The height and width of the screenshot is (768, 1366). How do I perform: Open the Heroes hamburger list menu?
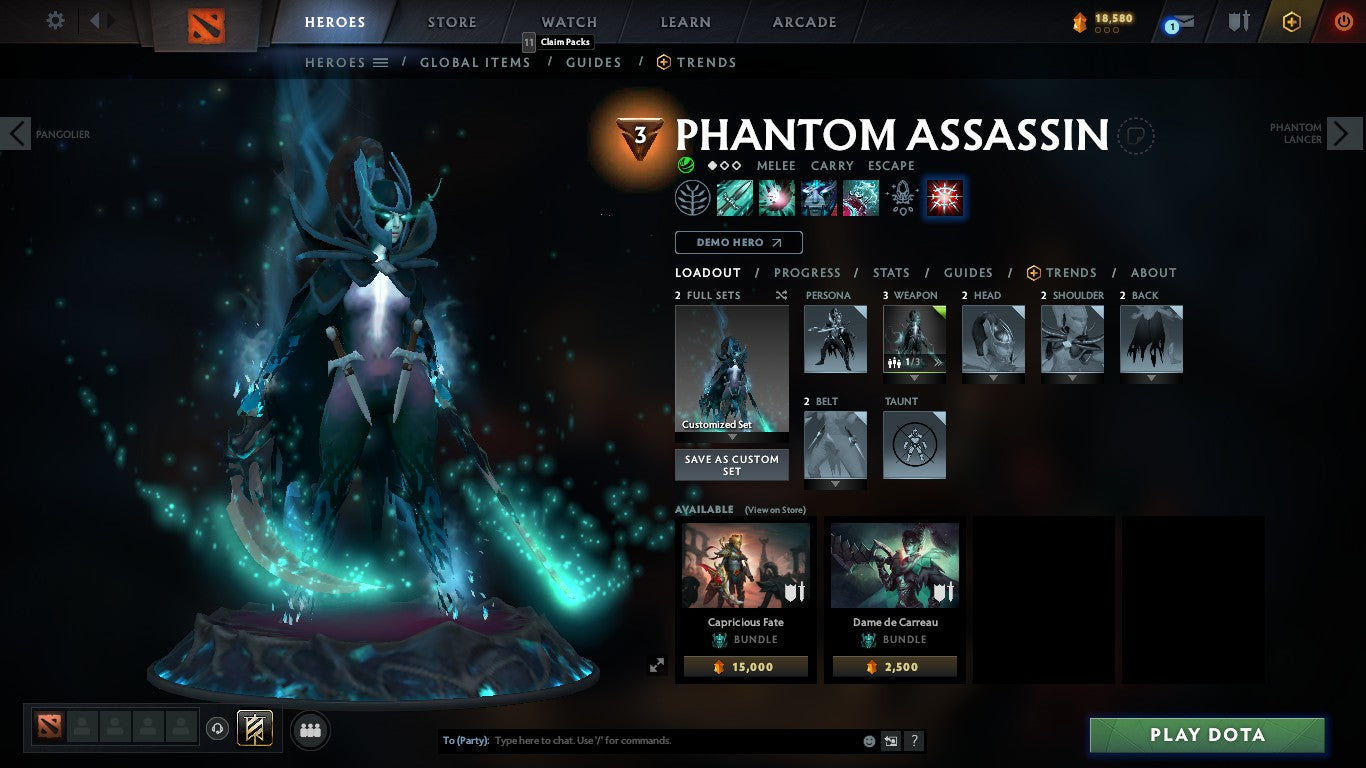[381, 62]
